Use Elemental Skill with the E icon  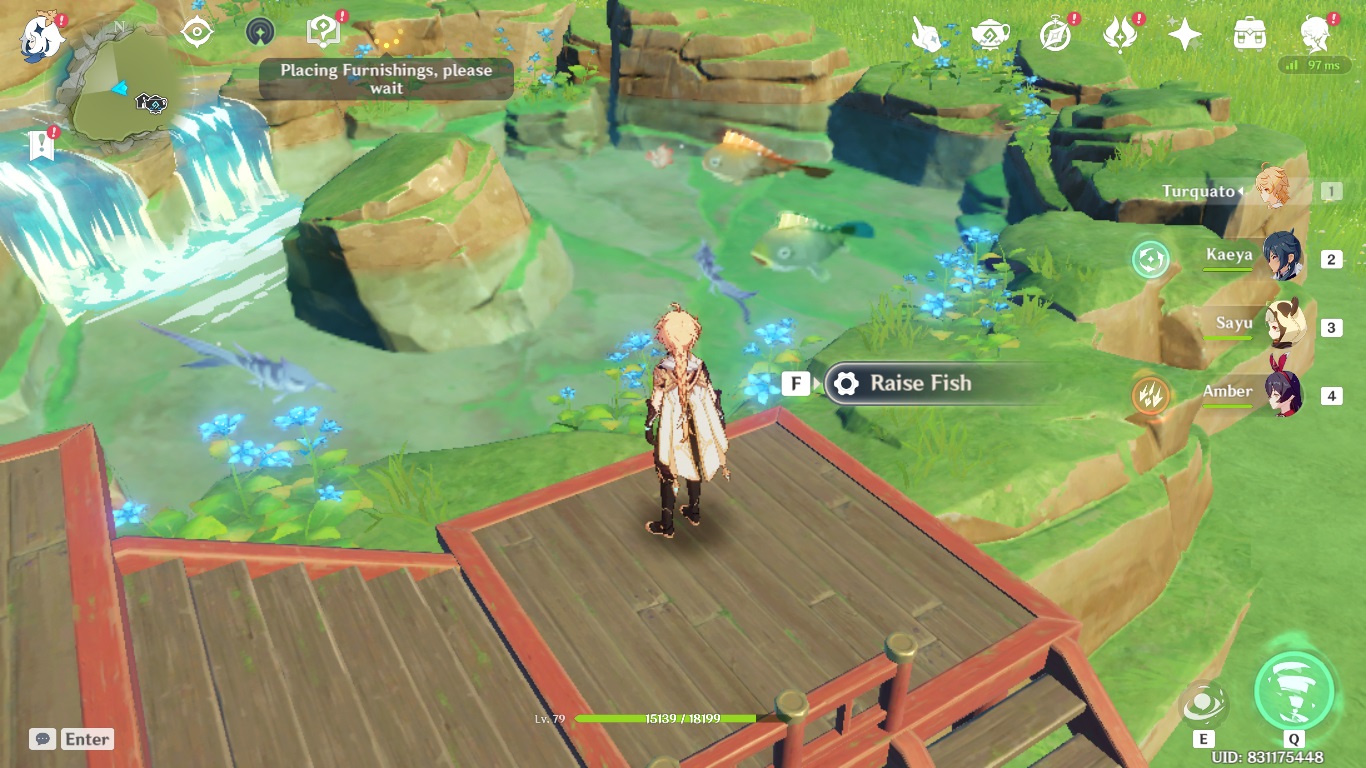[x=1205, y=704]
